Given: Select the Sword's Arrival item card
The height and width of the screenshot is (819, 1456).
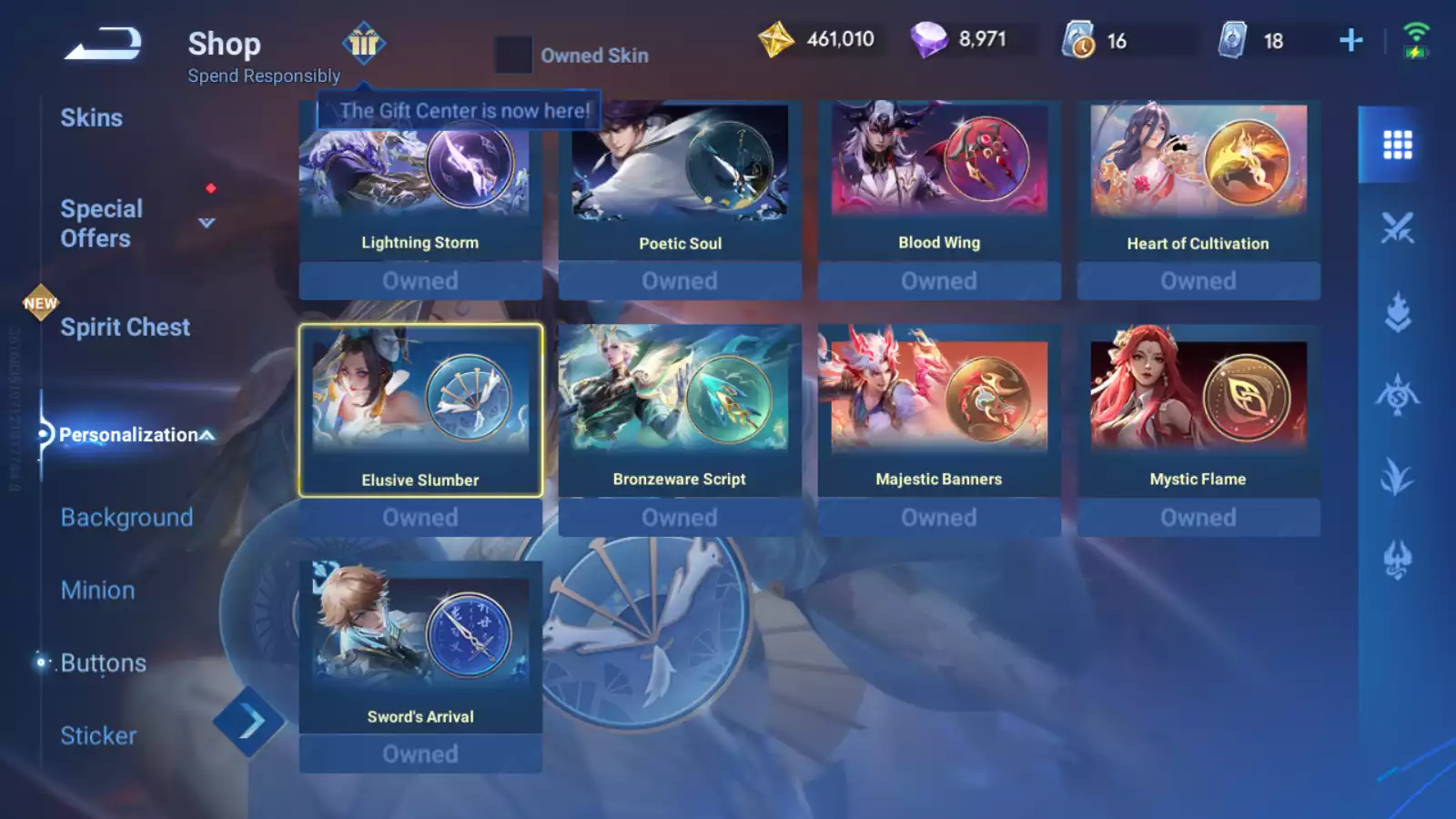Looking at the screenshot, I should click(420, 646).
